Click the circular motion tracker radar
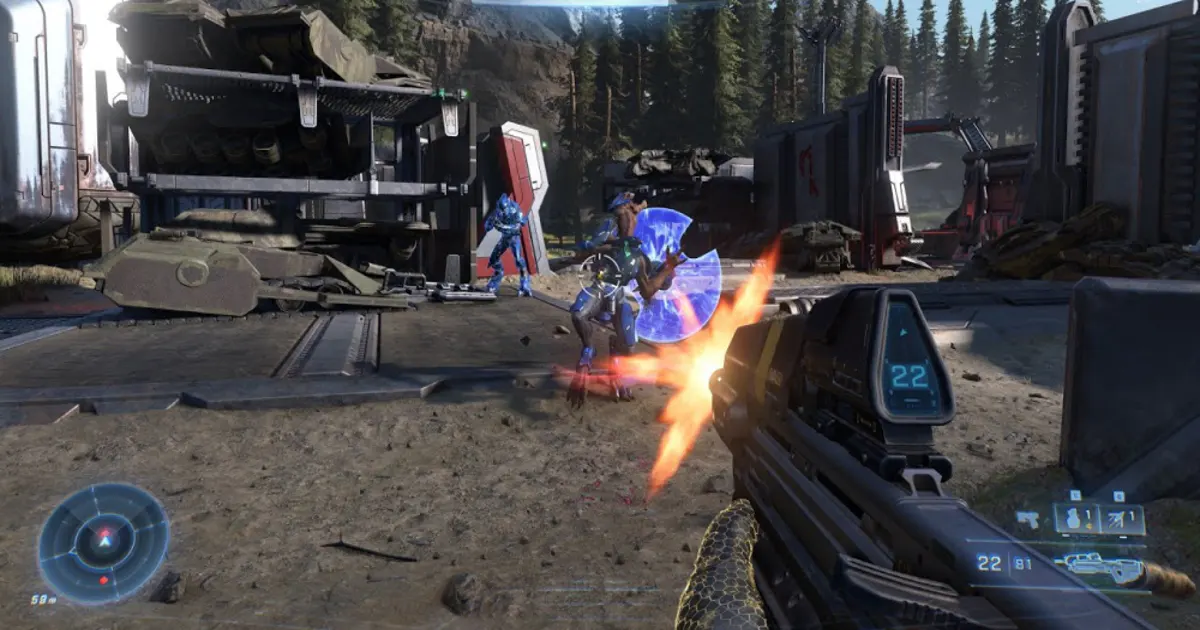The height and width of the screenshot is (630, 1200). pyautogui.click(x=103, y=543)
